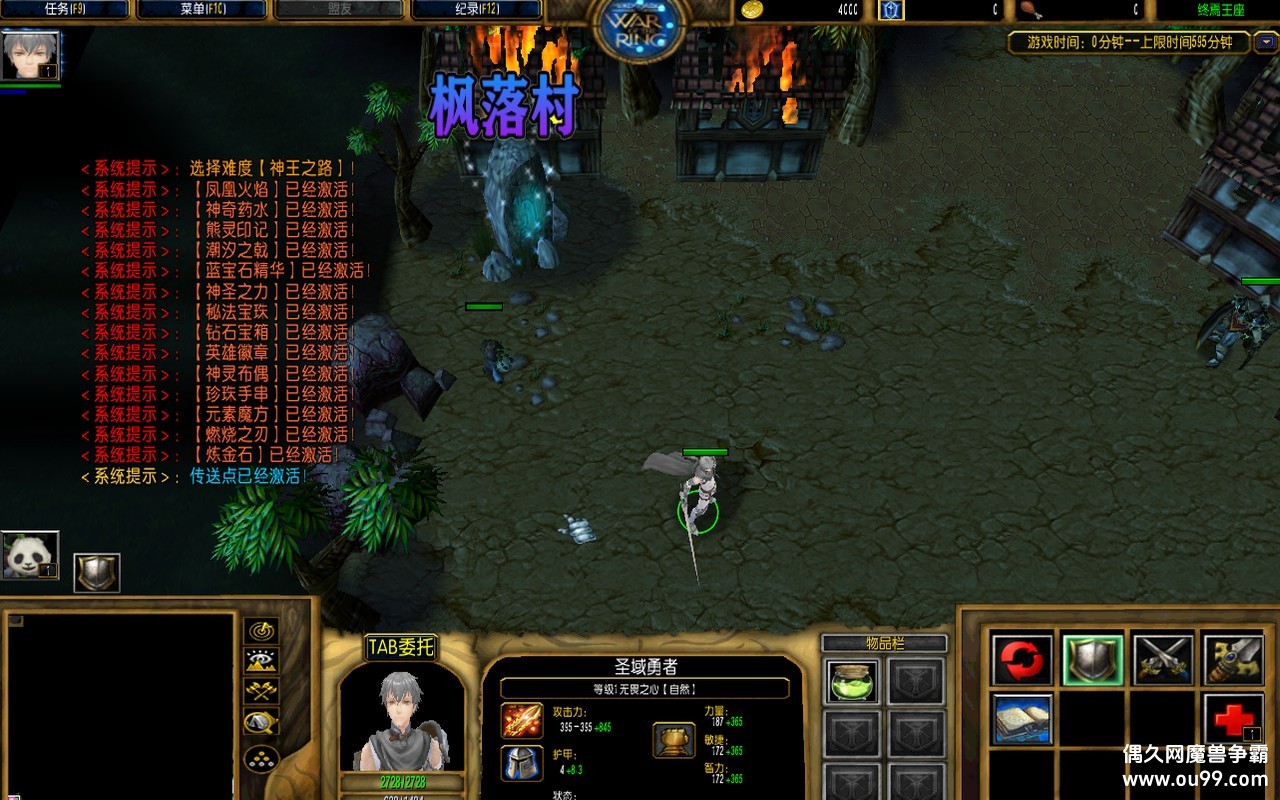Open the 菜单 (F10) game menu
1280x800 pixels.
[201, 10]
